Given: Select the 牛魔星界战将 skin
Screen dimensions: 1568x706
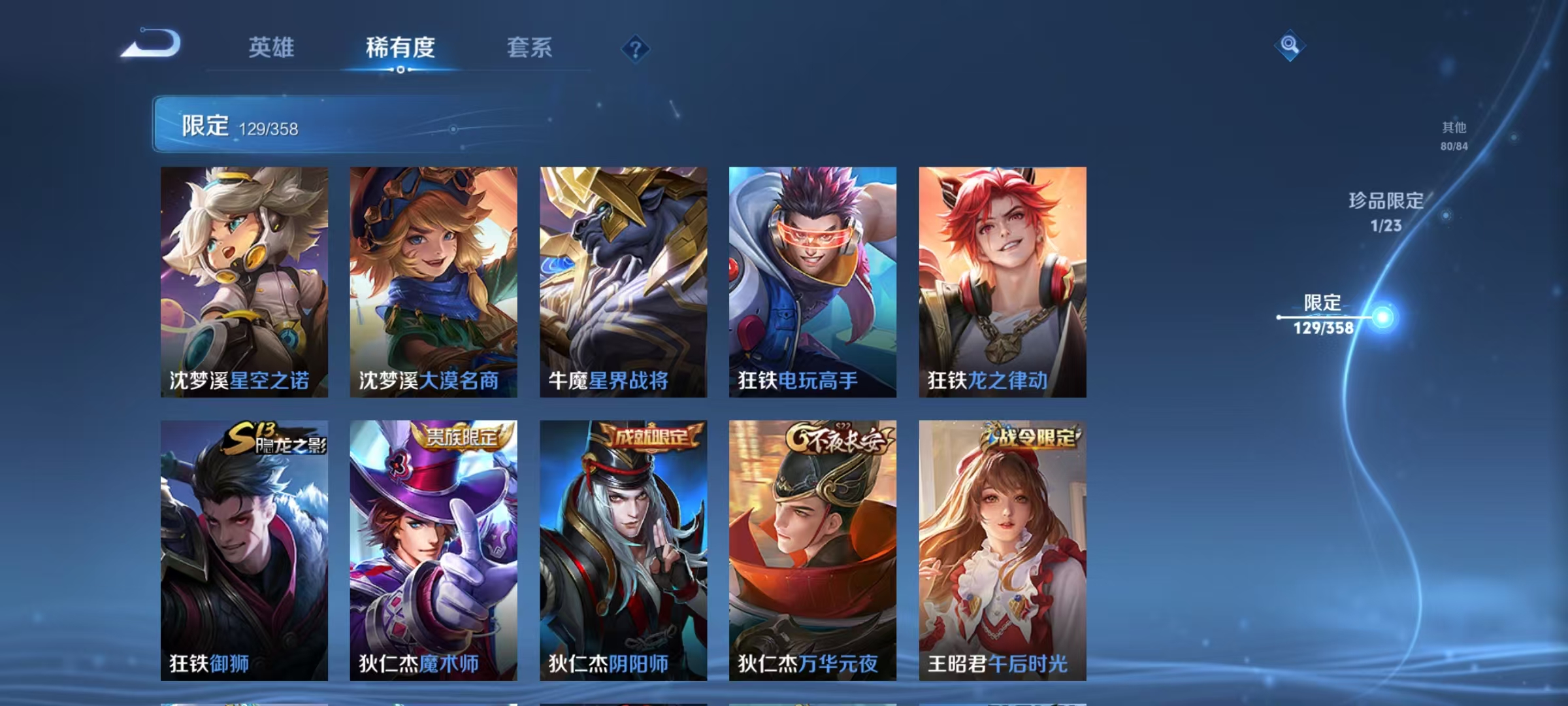Looking at the screenshot, I should click(x=623, y=281).
